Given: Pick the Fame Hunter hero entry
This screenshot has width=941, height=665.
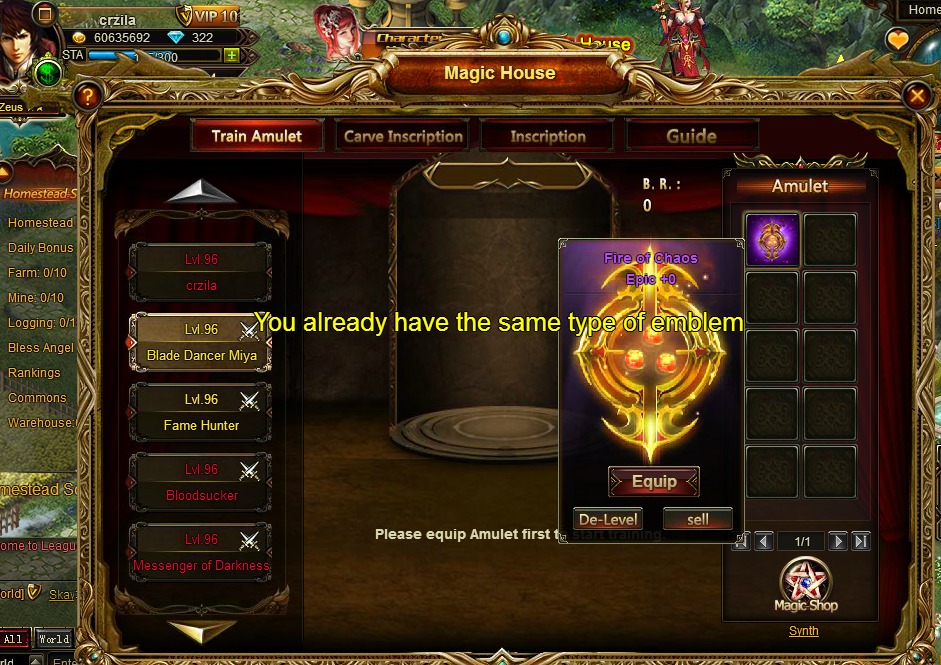Looking at the screenshot, I should [x=200, y=412].
